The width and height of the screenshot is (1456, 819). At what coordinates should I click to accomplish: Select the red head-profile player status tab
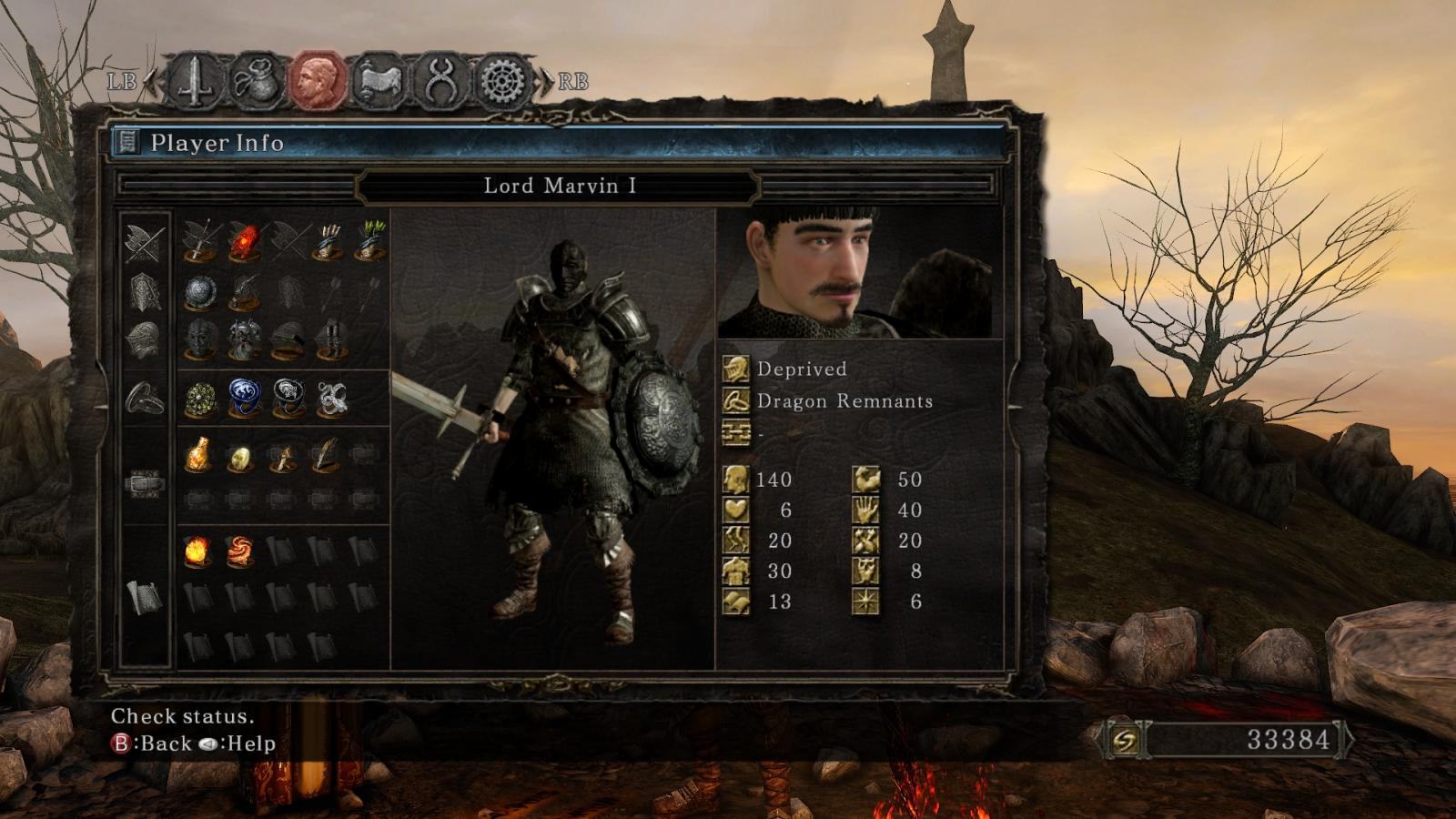tap(316, 82)
